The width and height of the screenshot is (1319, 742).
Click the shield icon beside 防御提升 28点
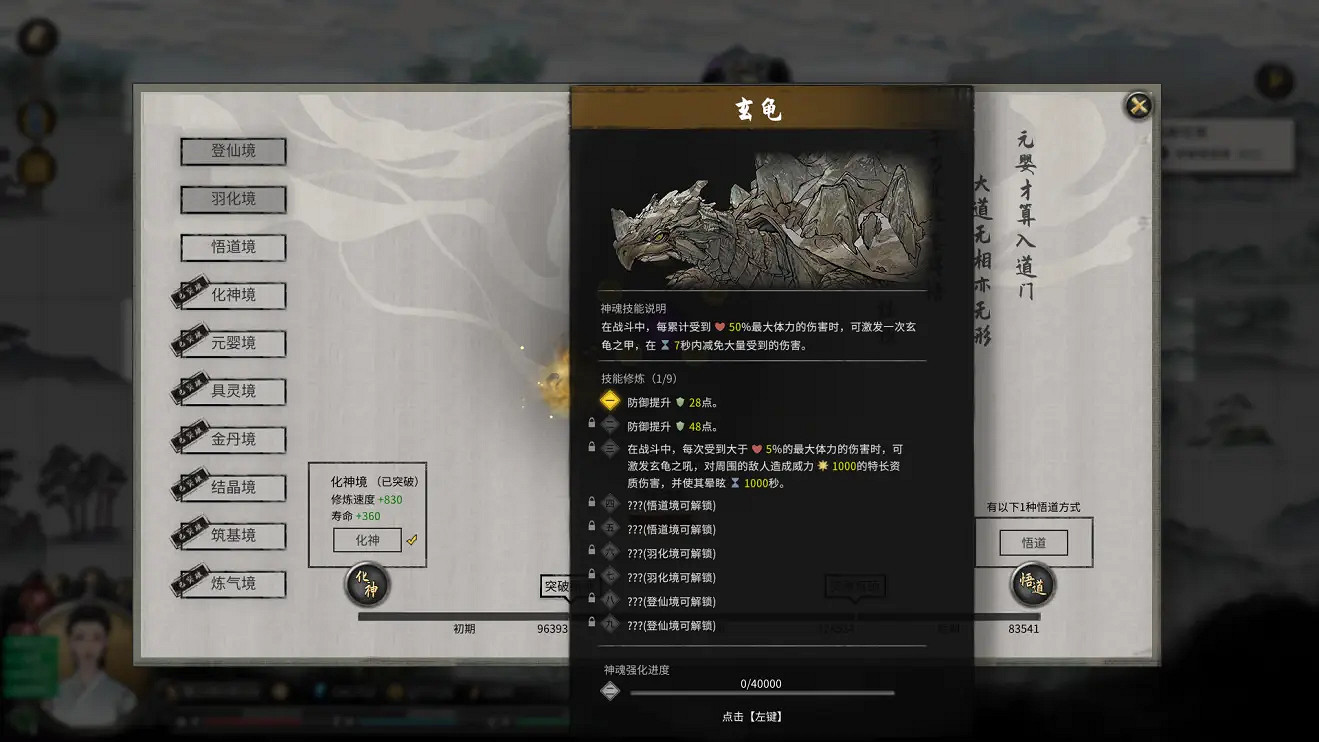pyautogui.click(x=680, y=403)
